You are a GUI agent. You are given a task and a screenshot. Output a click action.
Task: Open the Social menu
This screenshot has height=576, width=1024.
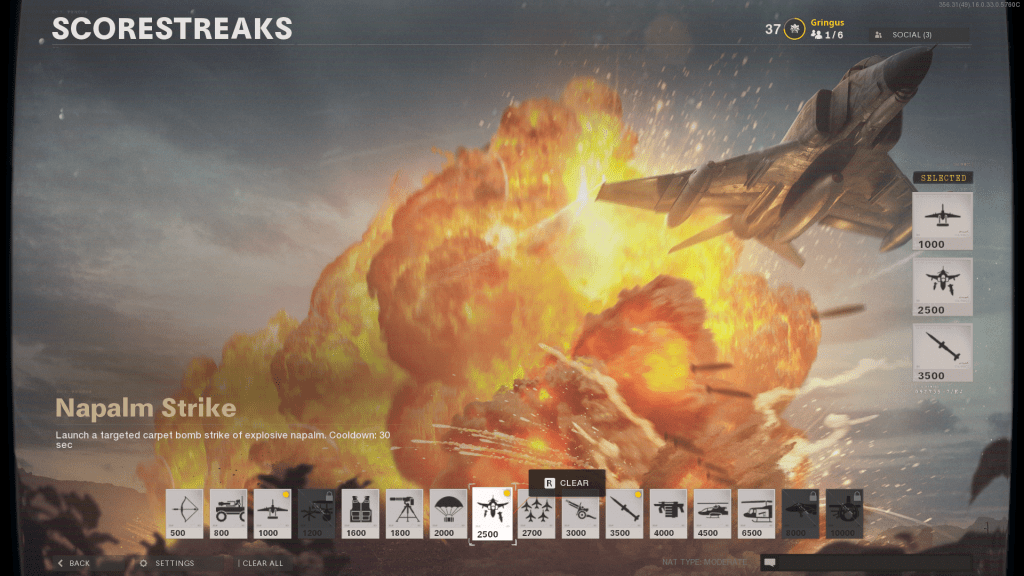(x=919, y=35)
